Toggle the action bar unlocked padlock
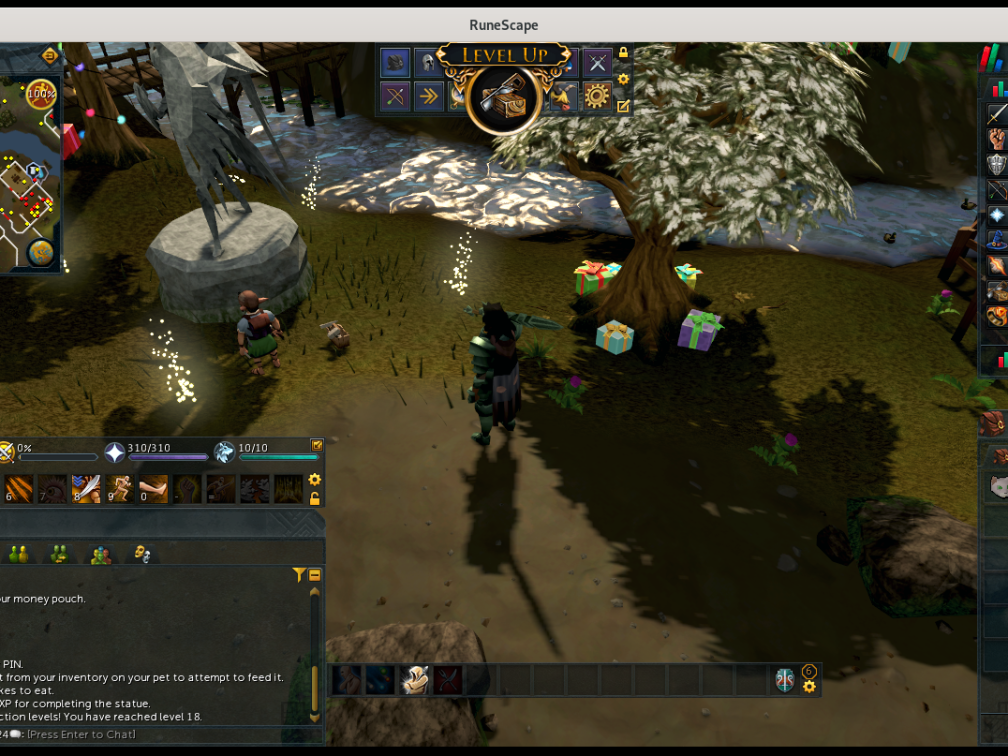The width and height of the screenshot is (1008, 756). (x=315, y=498)
